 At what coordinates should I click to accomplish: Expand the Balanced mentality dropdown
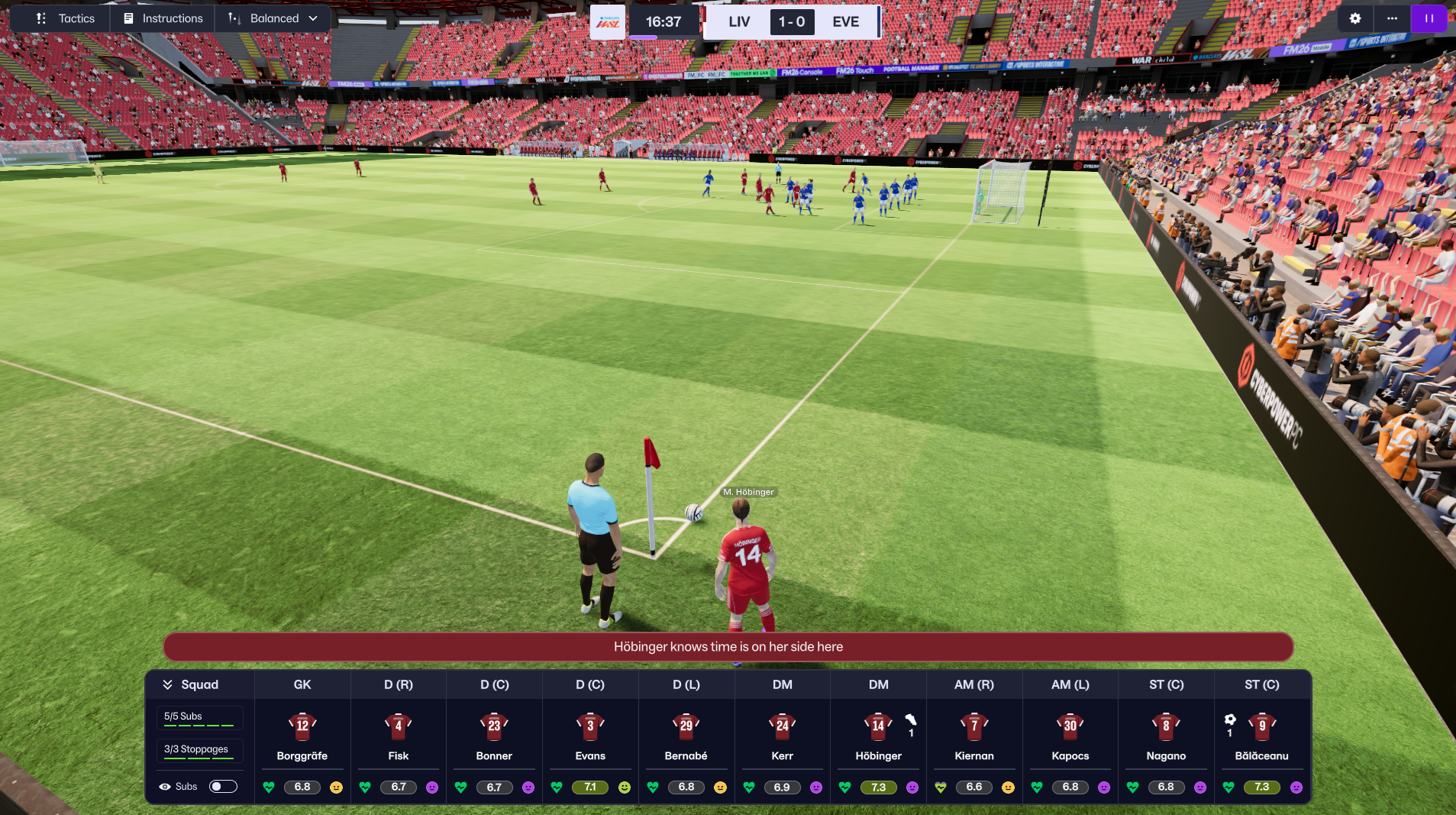pyautogui.click(x=274, y=18)
